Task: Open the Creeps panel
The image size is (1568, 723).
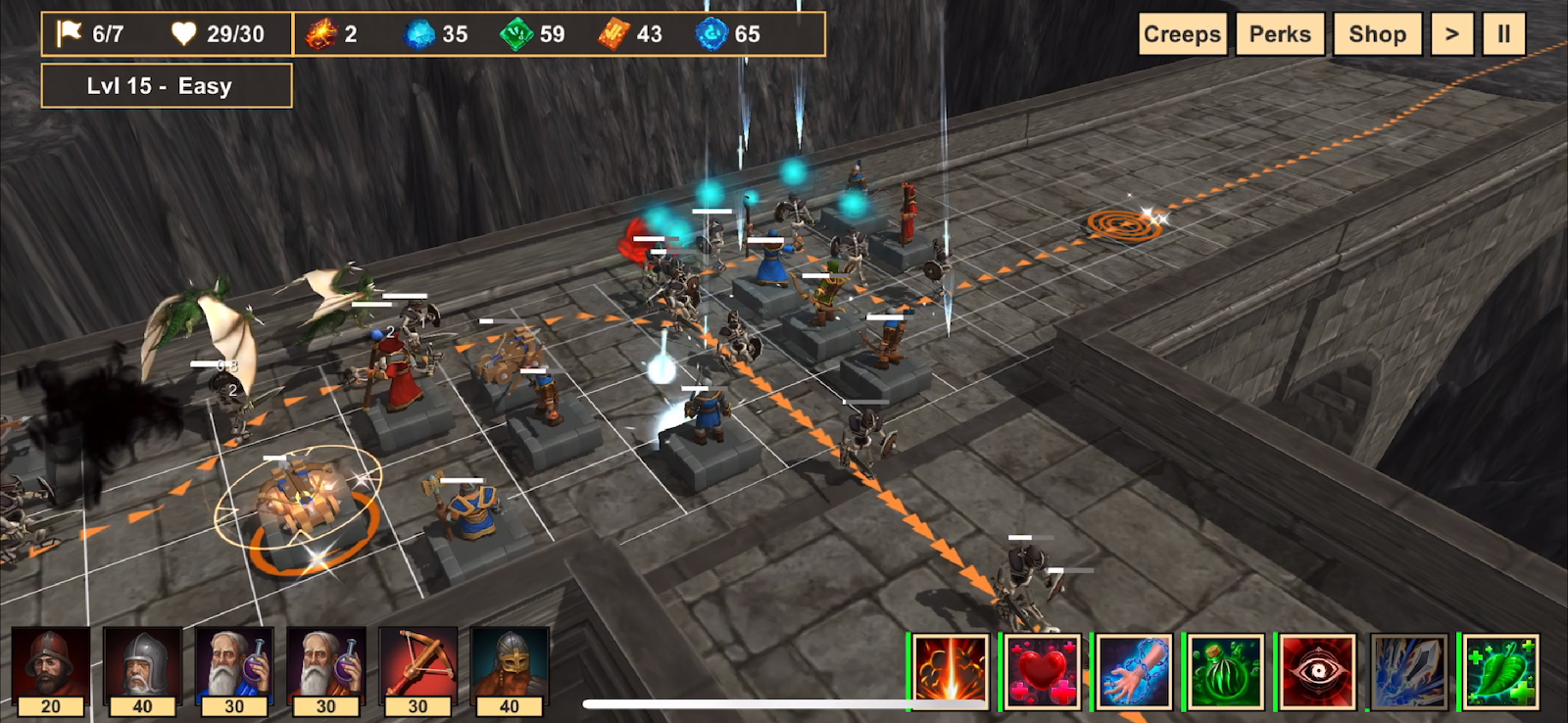Action: (1182, 34)
